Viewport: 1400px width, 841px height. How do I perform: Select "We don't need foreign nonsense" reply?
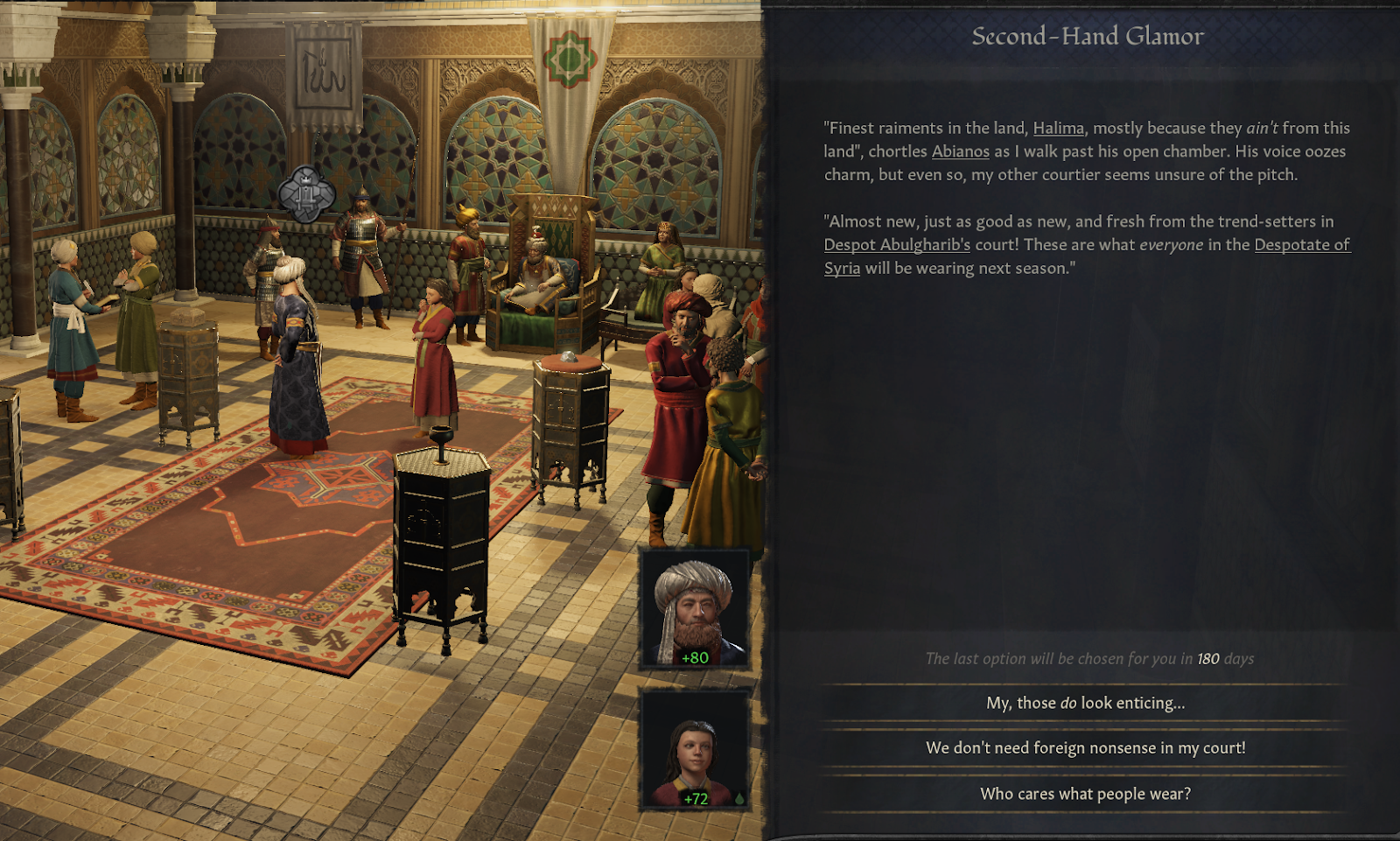[1085, 748]
